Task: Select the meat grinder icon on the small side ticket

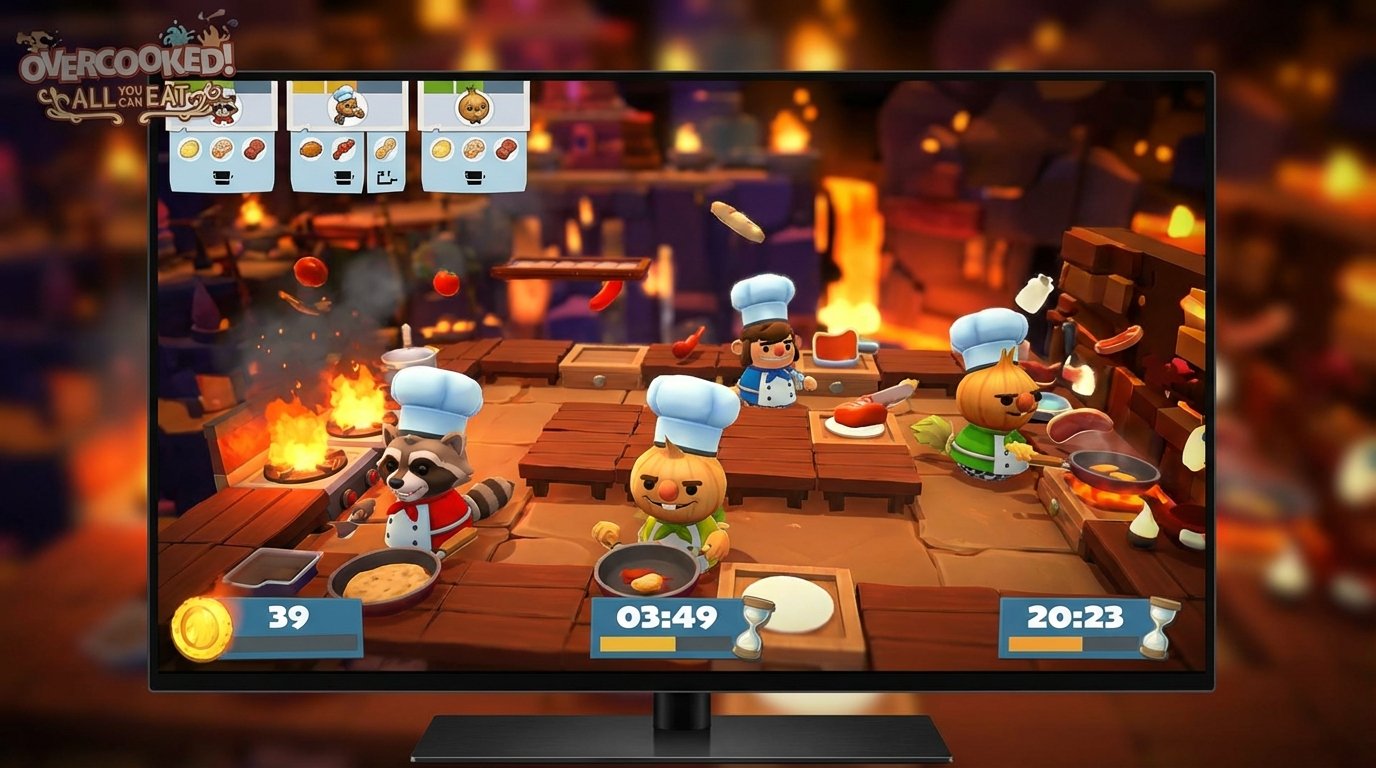Action: (385, 177)
